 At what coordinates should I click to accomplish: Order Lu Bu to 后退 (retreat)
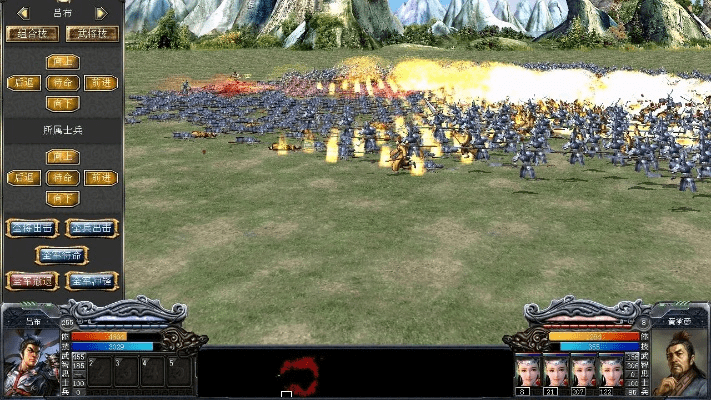23,83
